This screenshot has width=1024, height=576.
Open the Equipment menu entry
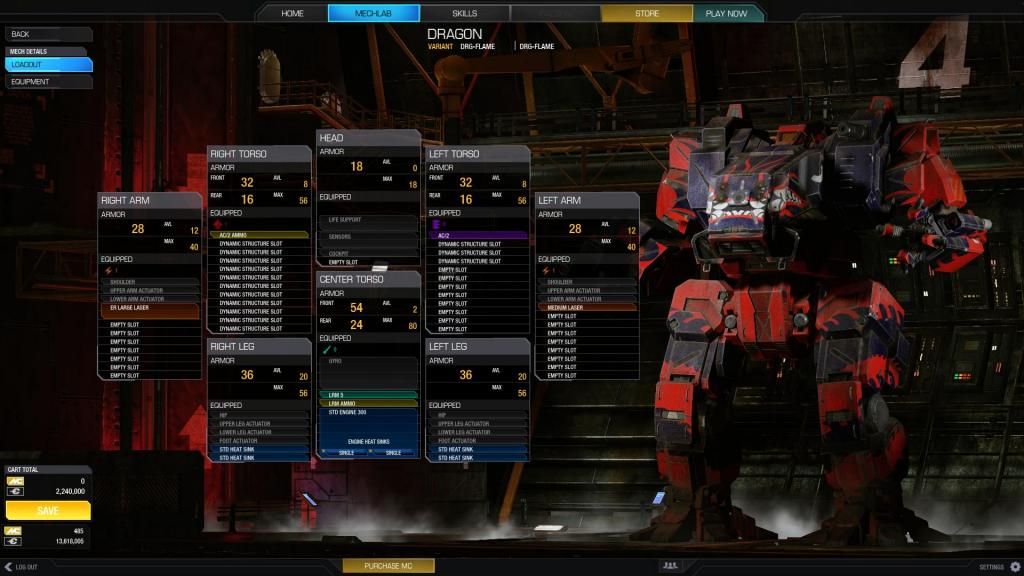[x=48, y=81]
